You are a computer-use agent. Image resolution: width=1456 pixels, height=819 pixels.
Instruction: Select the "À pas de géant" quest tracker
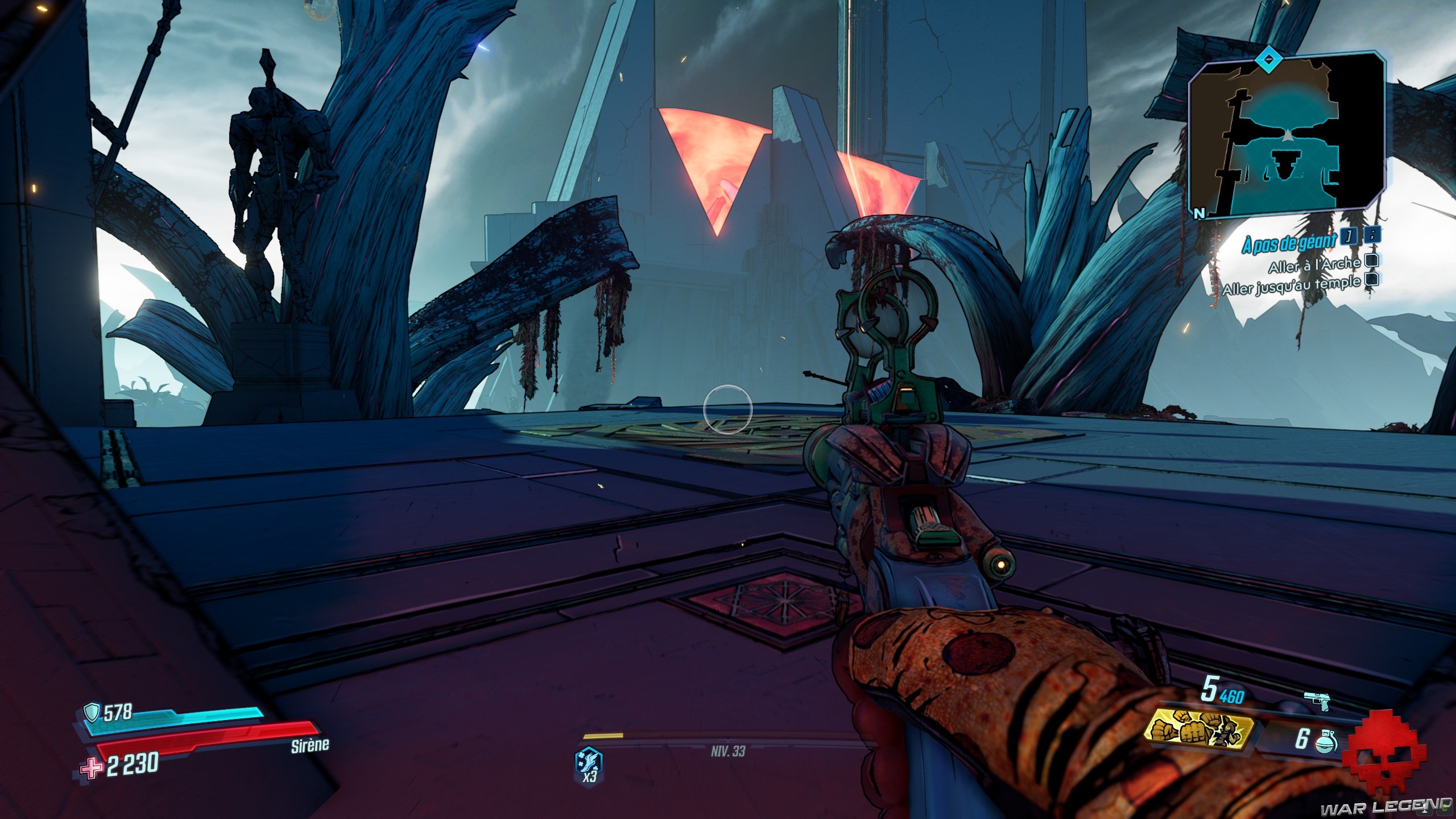pyautogui.click(x=1289, y=243)
